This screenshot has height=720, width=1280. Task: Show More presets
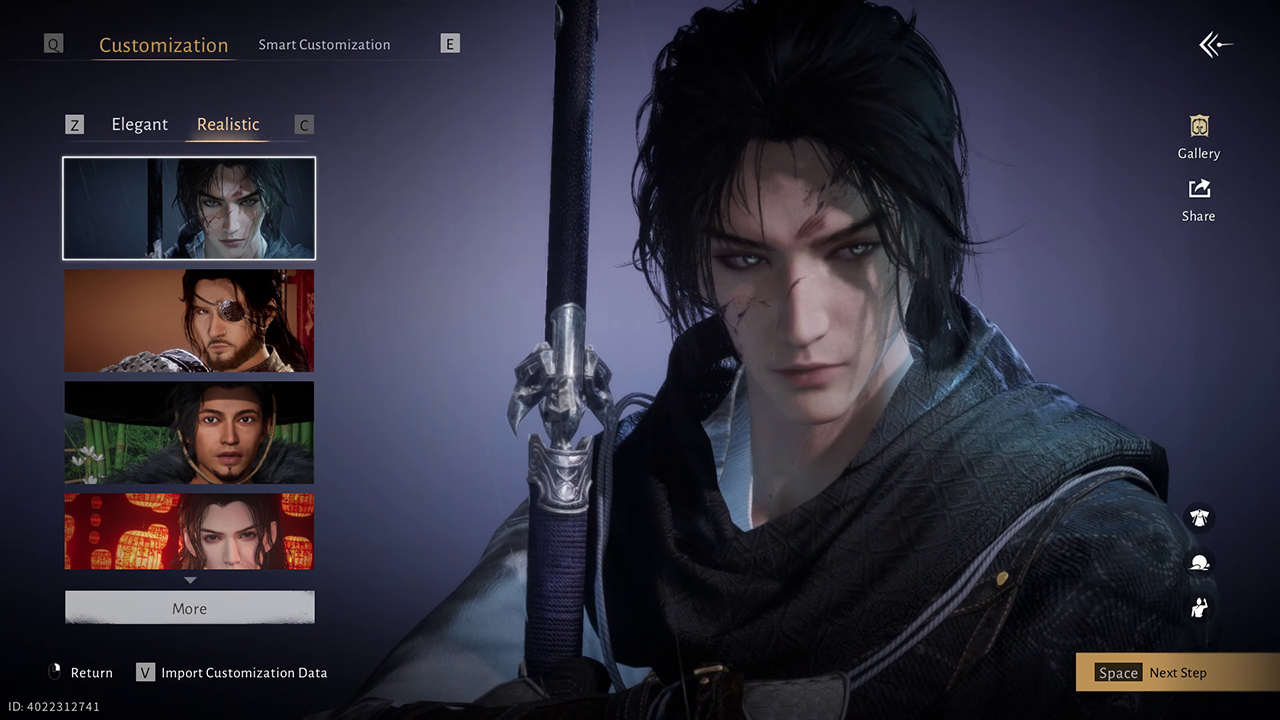[x=189, y=608]
